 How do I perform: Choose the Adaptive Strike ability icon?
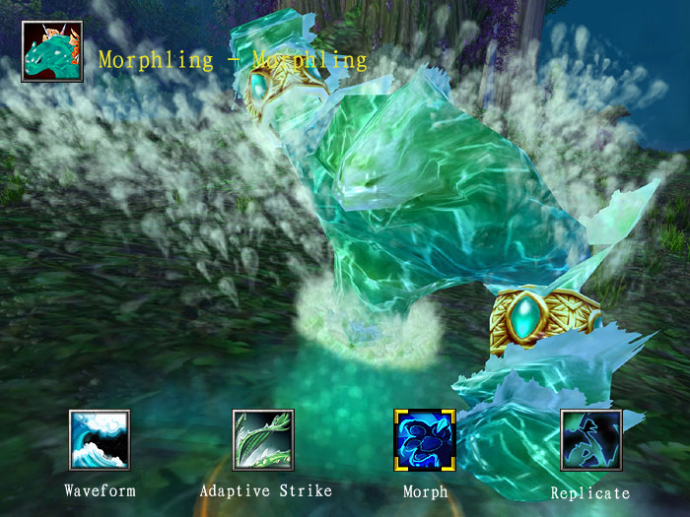(x=263, y=440)
